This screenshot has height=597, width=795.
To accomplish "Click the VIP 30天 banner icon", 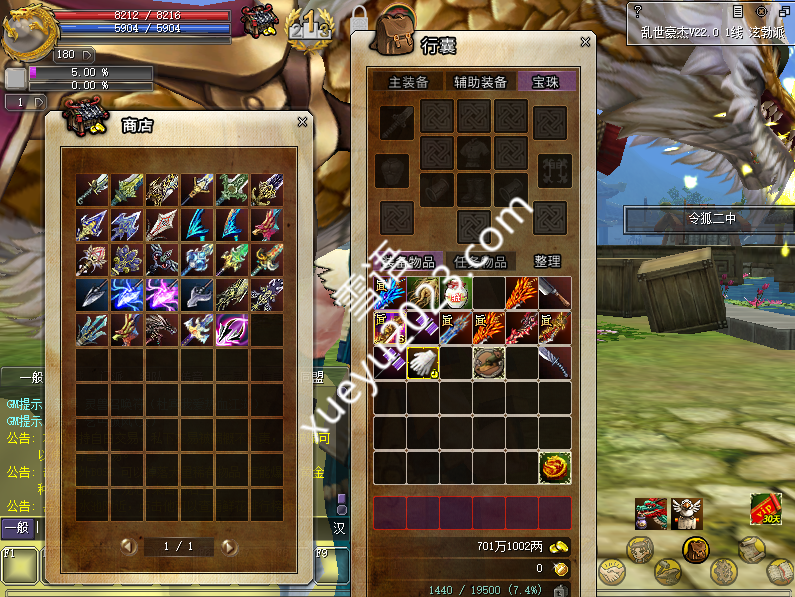I will 765,510.
